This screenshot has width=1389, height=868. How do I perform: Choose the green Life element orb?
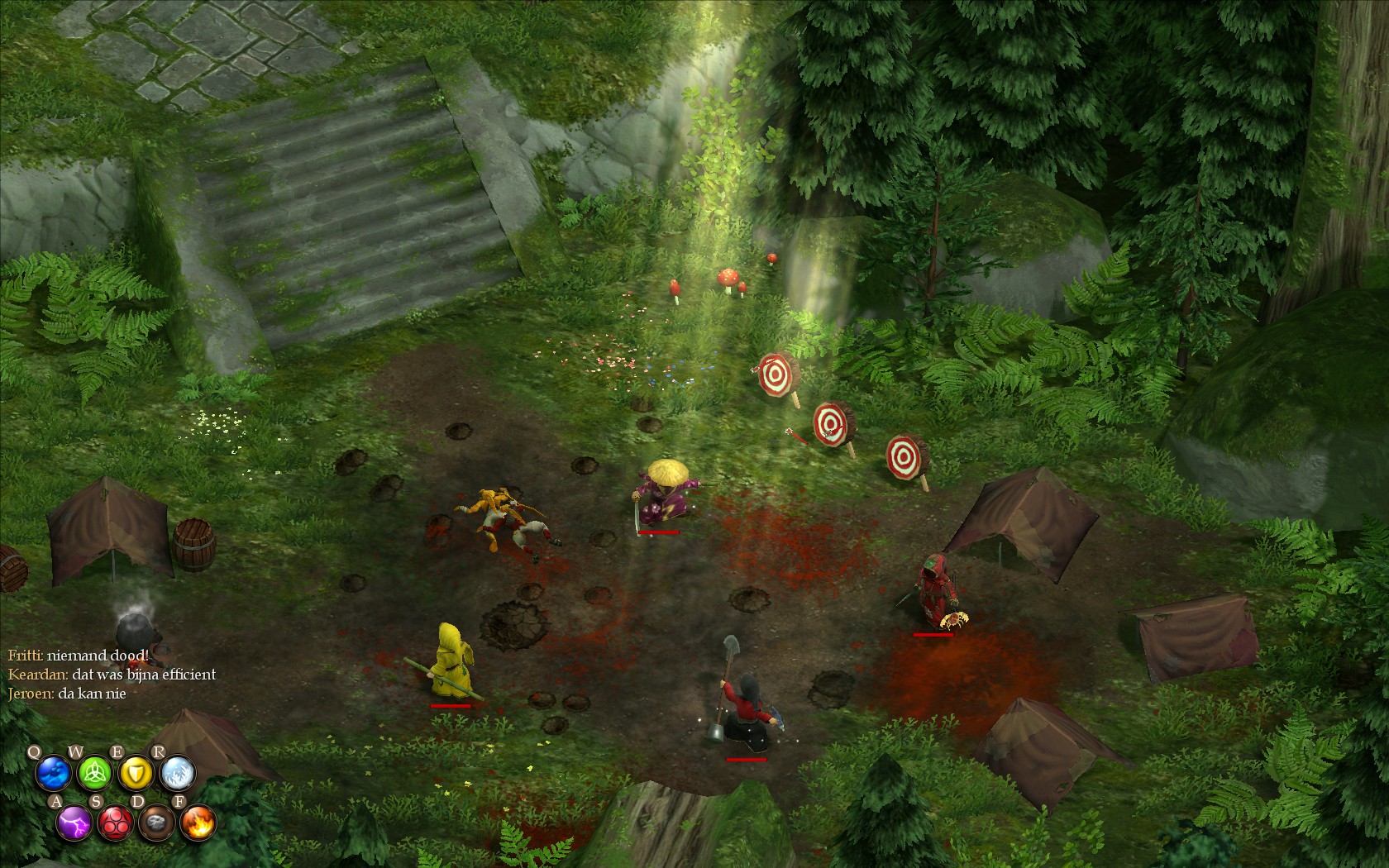pyautogui.click(x=94, y=775)
